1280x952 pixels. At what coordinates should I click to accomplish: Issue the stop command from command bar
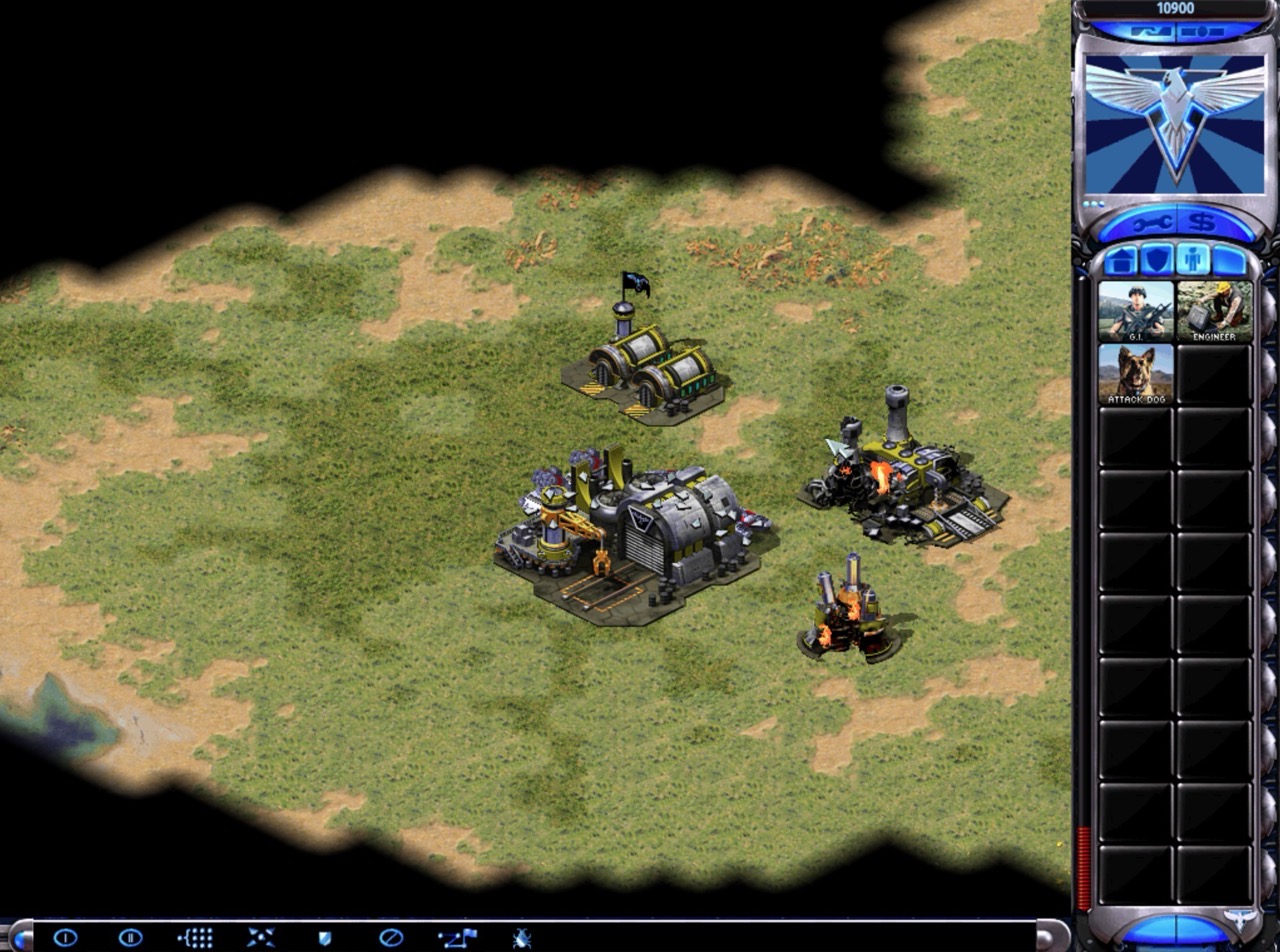(x=390, y=938)
